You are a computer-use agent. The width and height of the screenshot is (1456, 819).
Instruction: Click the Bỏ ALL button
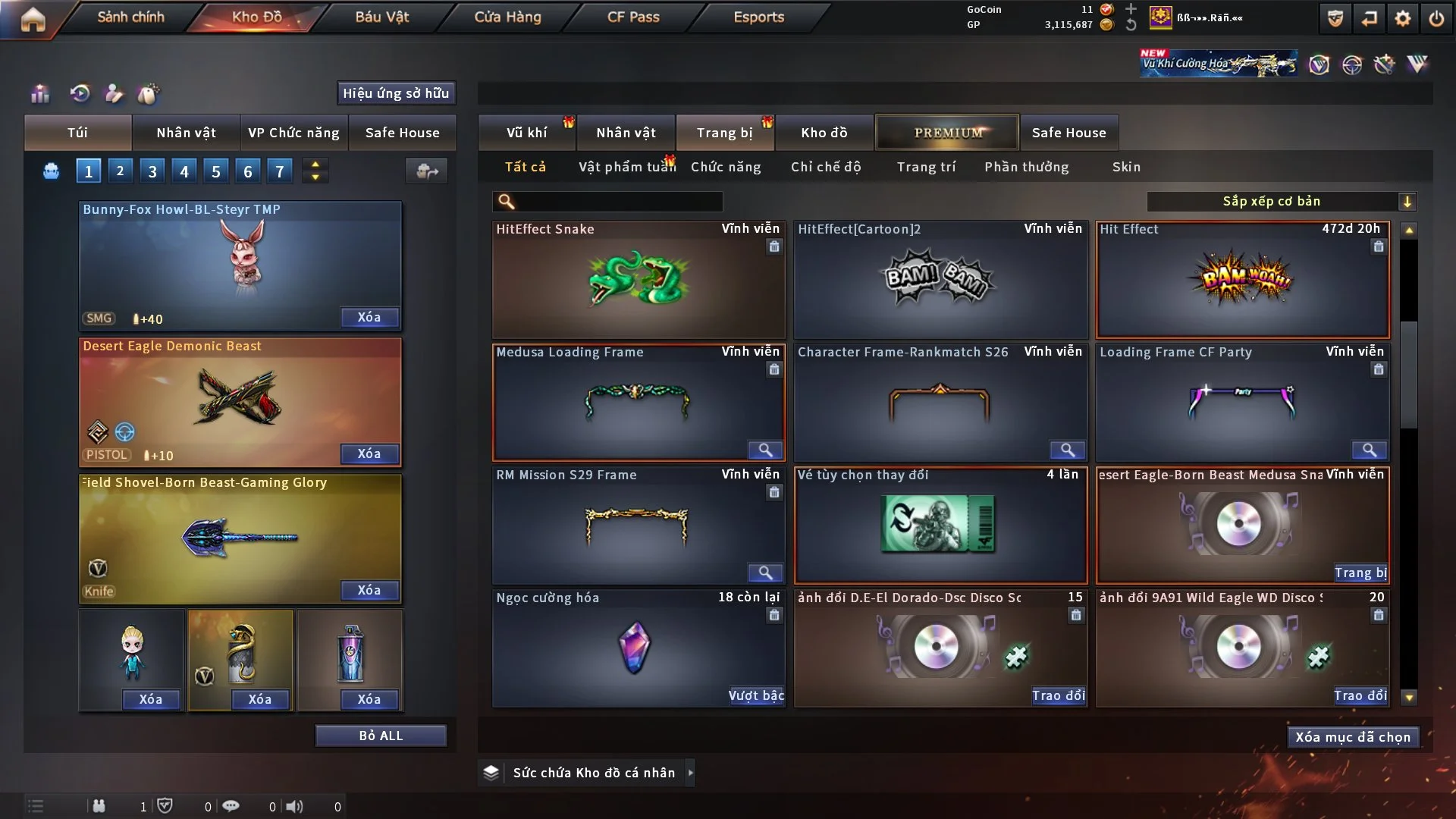381,736
